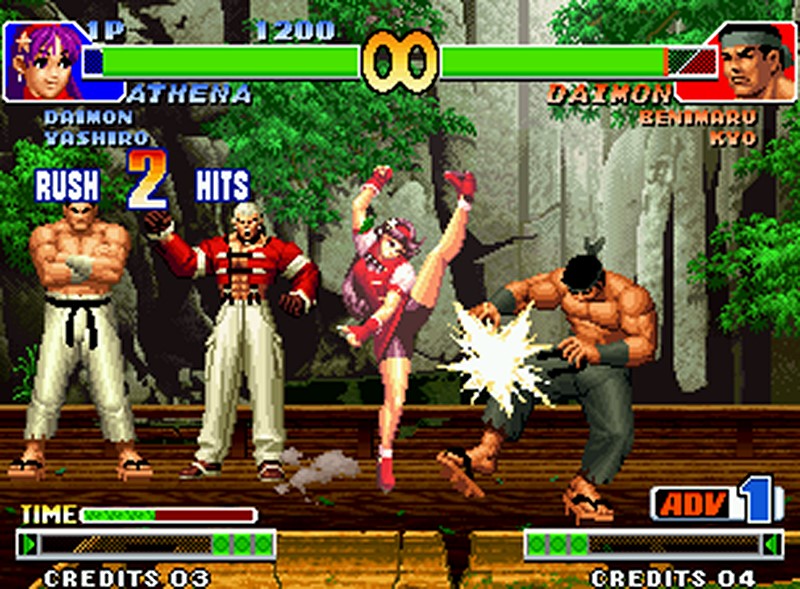The height and width of the screenshot is (589, 800).
Task: Click Athena's character portrait
Action: [x=44, y=62]
